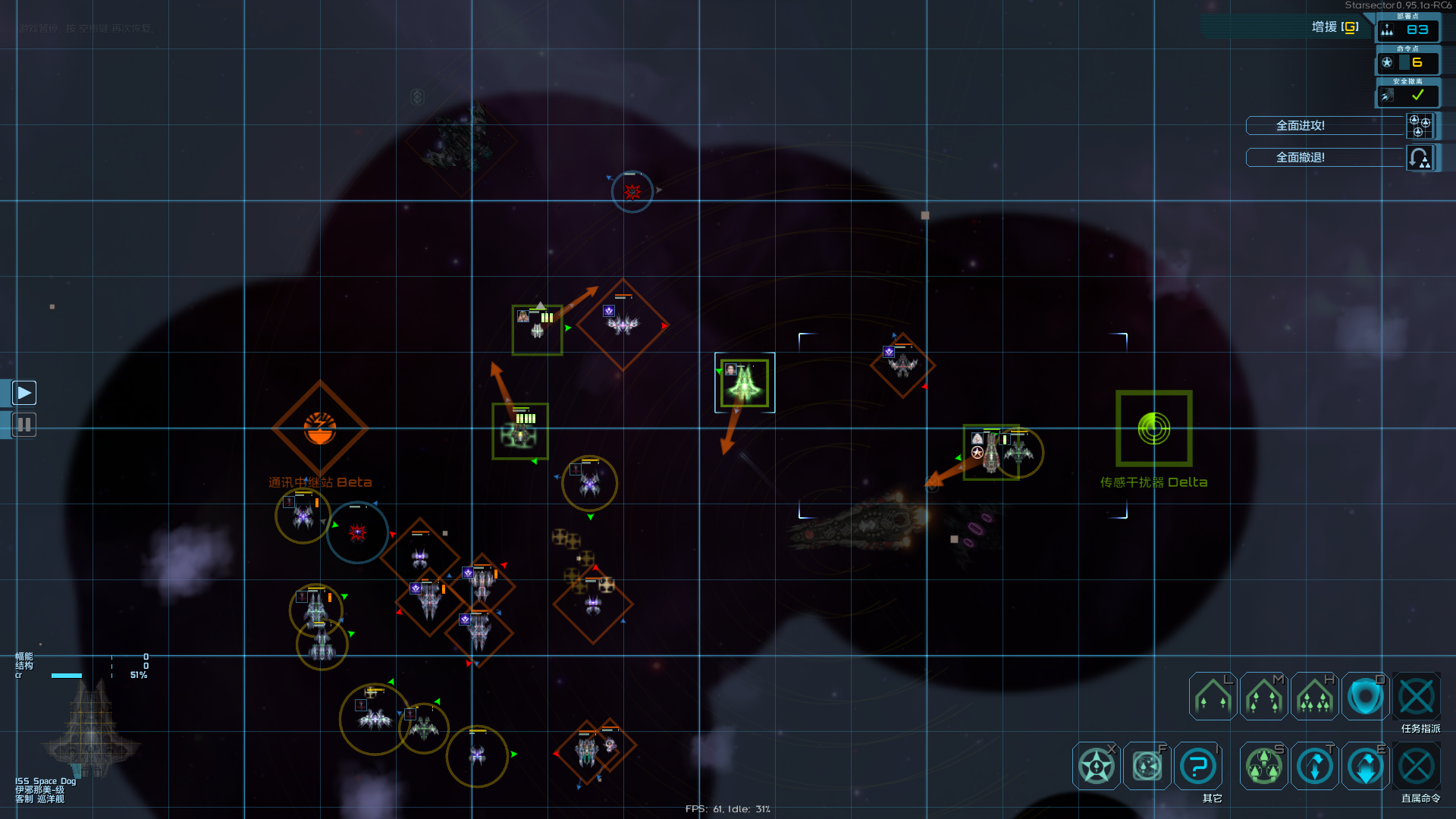Cancel the direct order above 直属命令
Image resolution: width=1456 pixels, height=819 pixels.
point(1416,766)
